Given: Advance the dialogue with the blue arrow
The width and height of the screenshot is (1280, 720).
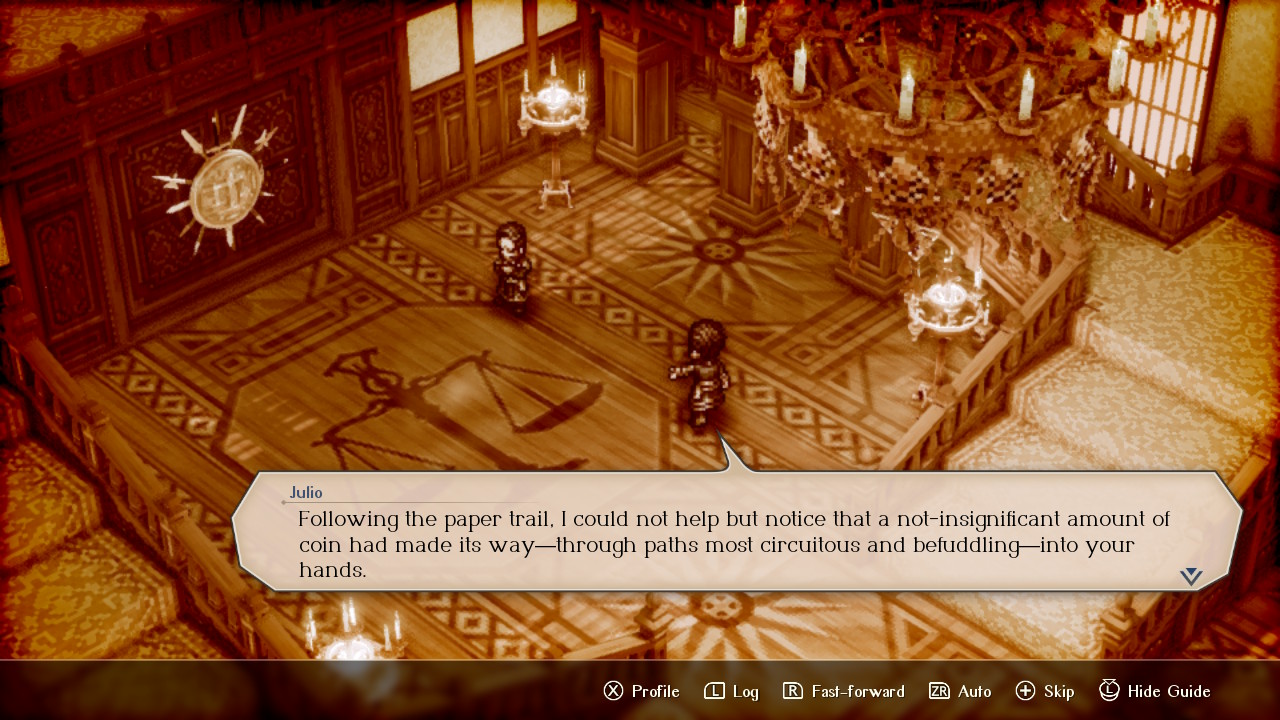Looking at the screenshot, I should (1190, 576).
